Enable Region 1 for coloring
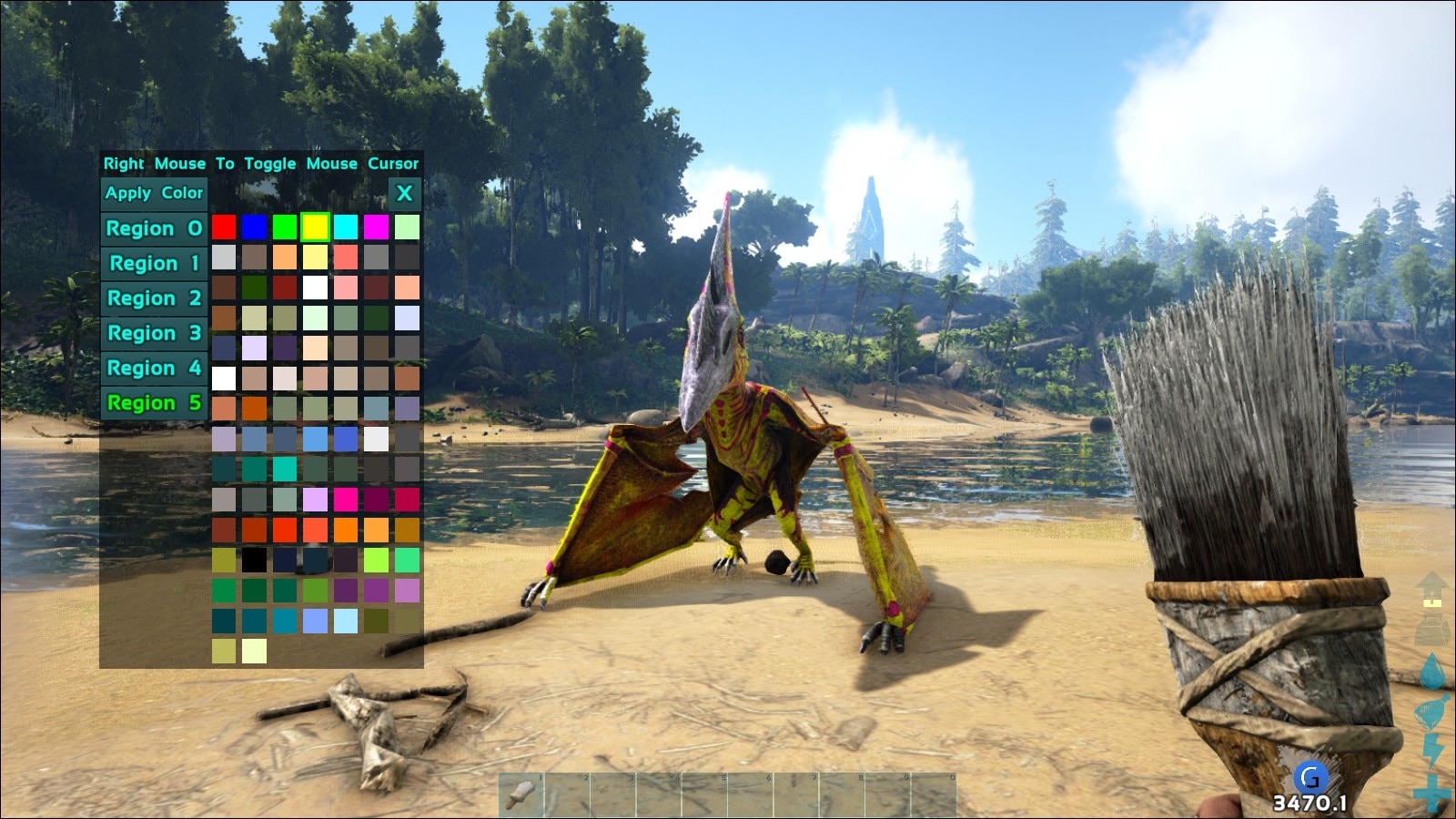Screen dimensions: 1456x819 click(x=152, y=263)
